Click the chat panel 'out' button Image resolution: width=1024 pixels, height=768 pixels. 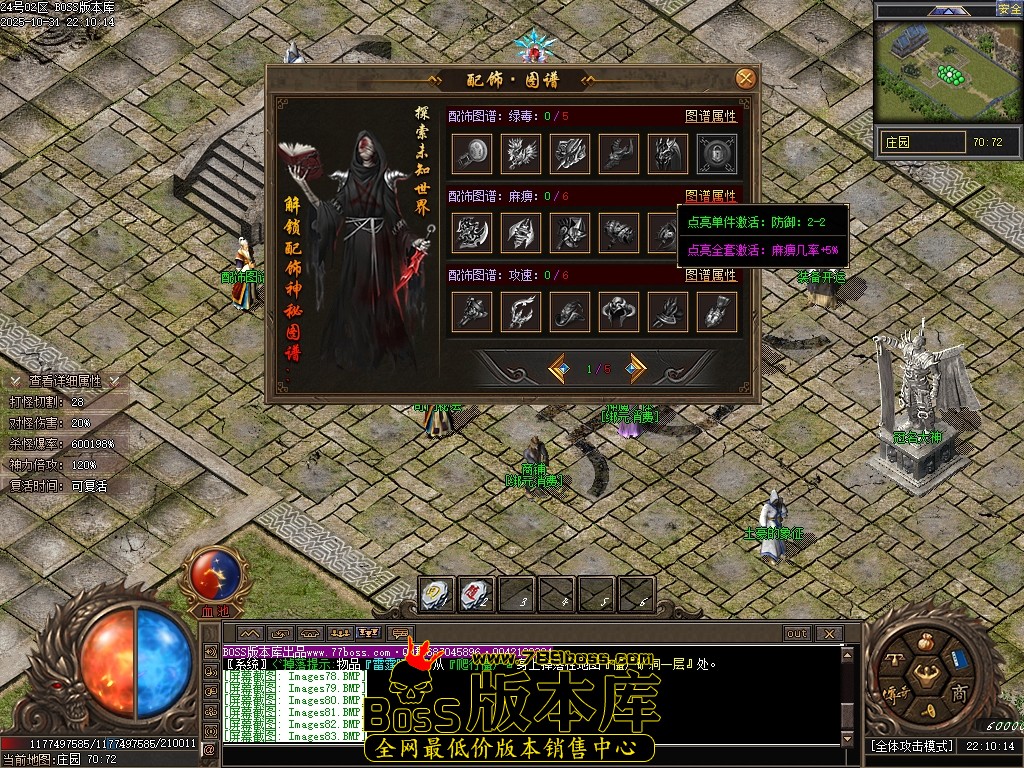pos(797,633)
